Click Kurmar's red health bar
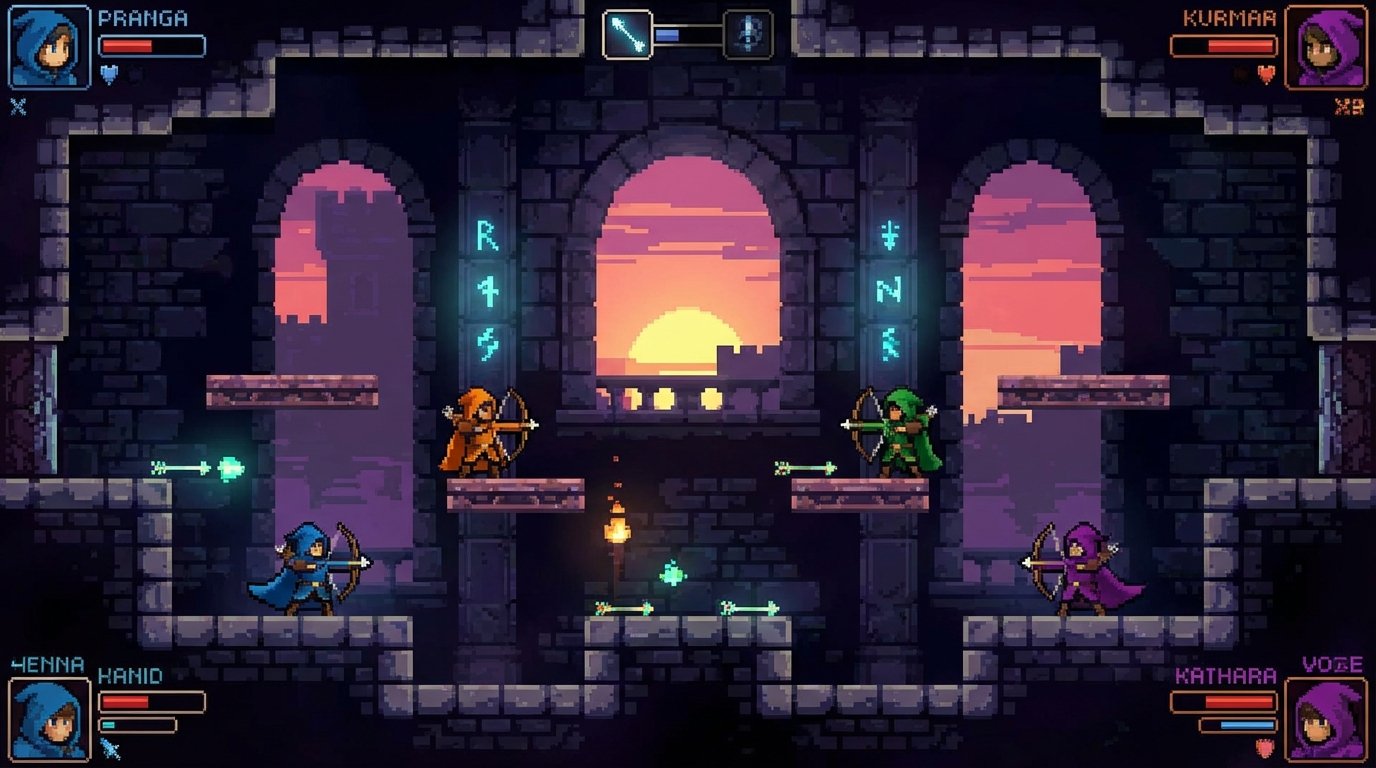Screen dimensions: 1376x768 pos(1222,45)
